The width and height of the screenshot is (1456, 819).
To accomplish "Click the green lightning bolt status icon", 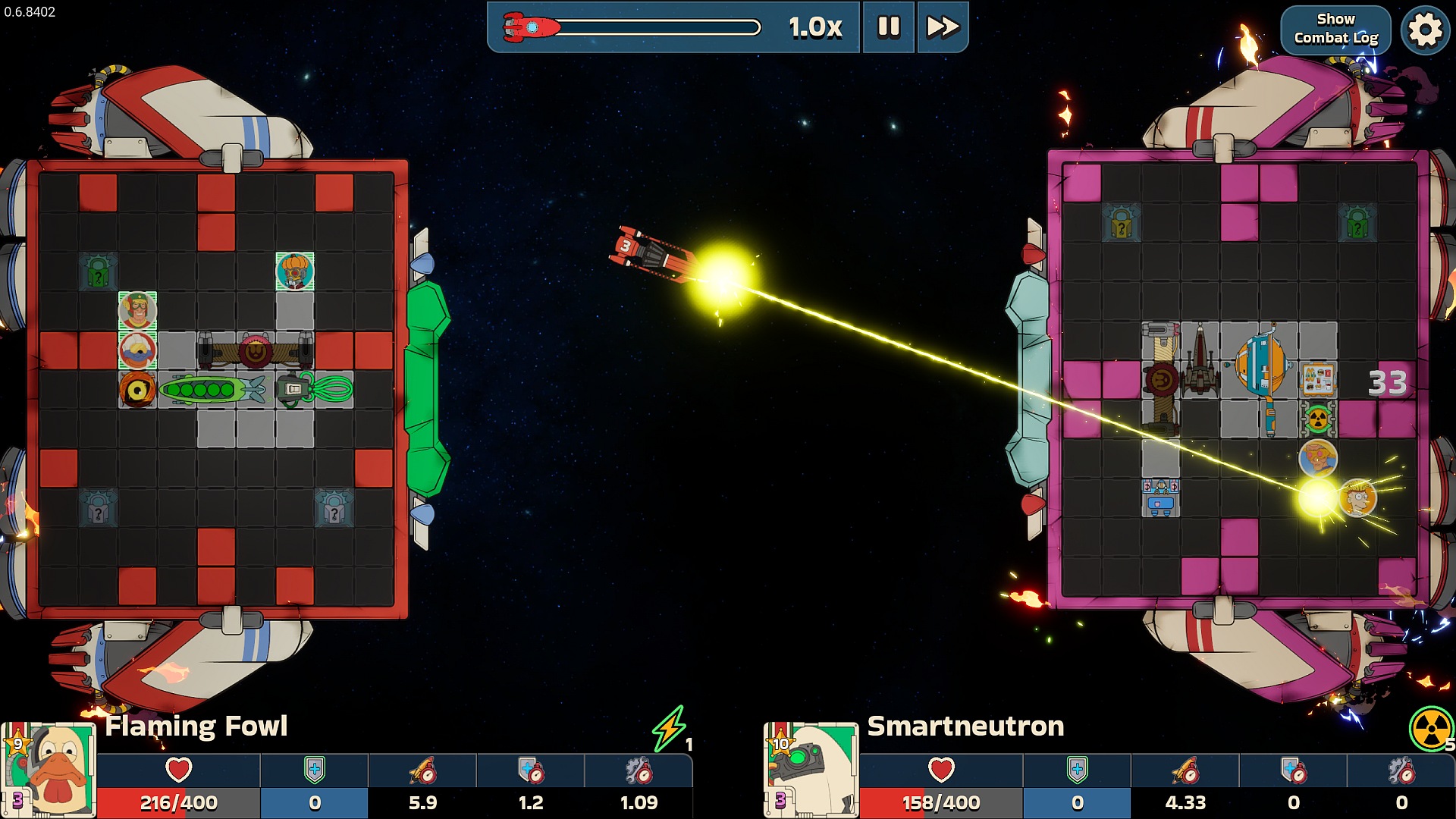I will [669, 728].
